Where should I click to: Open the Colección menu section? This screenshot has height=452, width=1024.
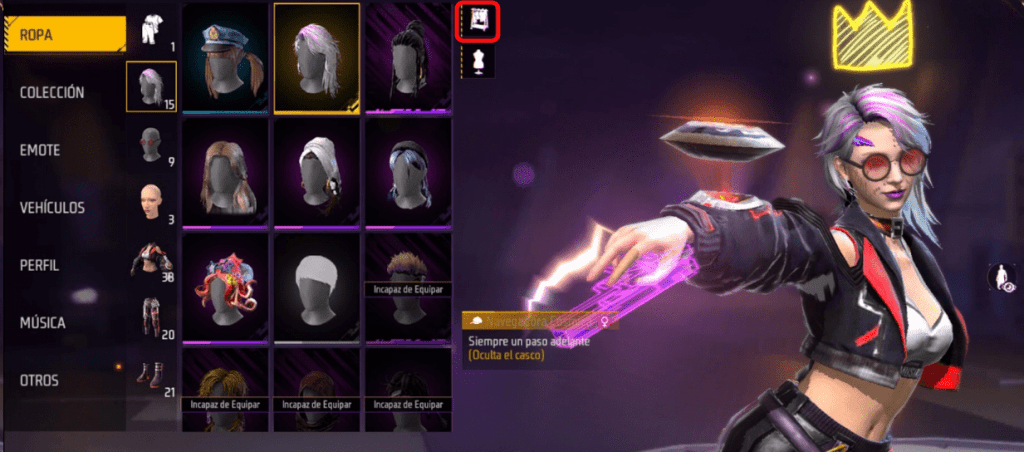point(52,92)
